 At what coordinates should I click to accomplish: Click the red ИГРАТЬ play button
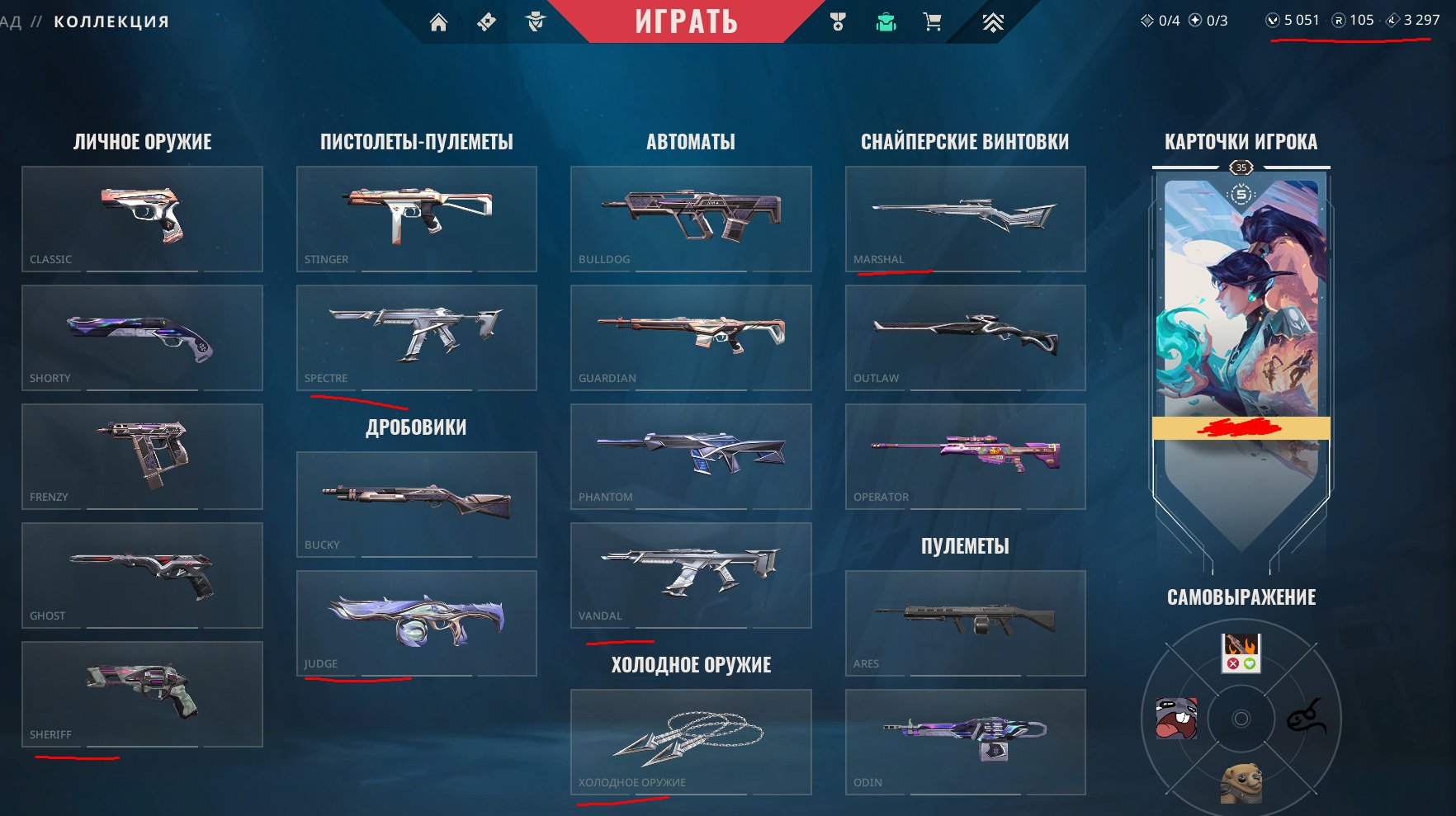[x=686, y=21]
